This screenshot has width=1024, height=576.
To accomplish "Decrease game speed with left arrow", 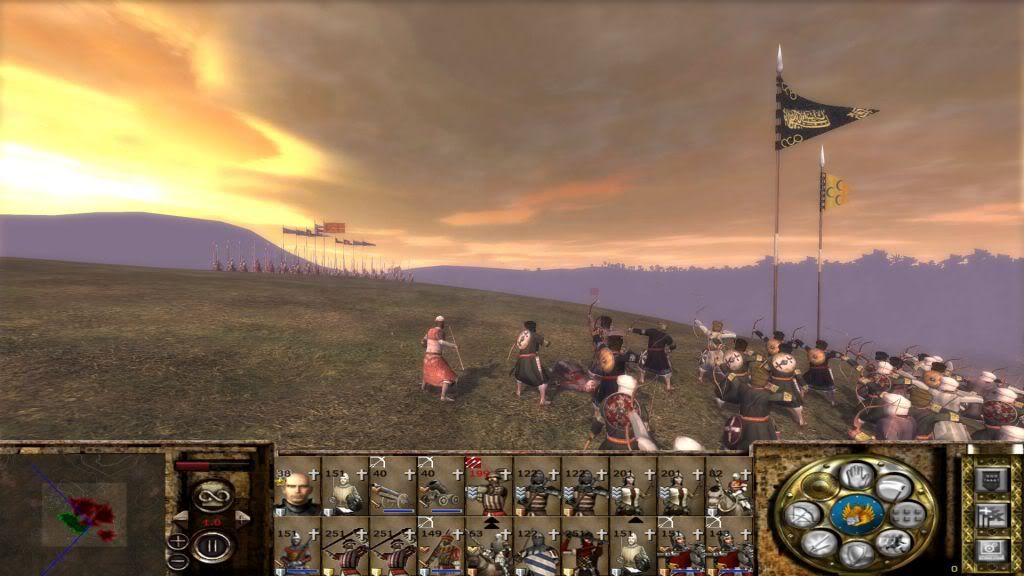I will pyautogui.click(x=181, y=517).
